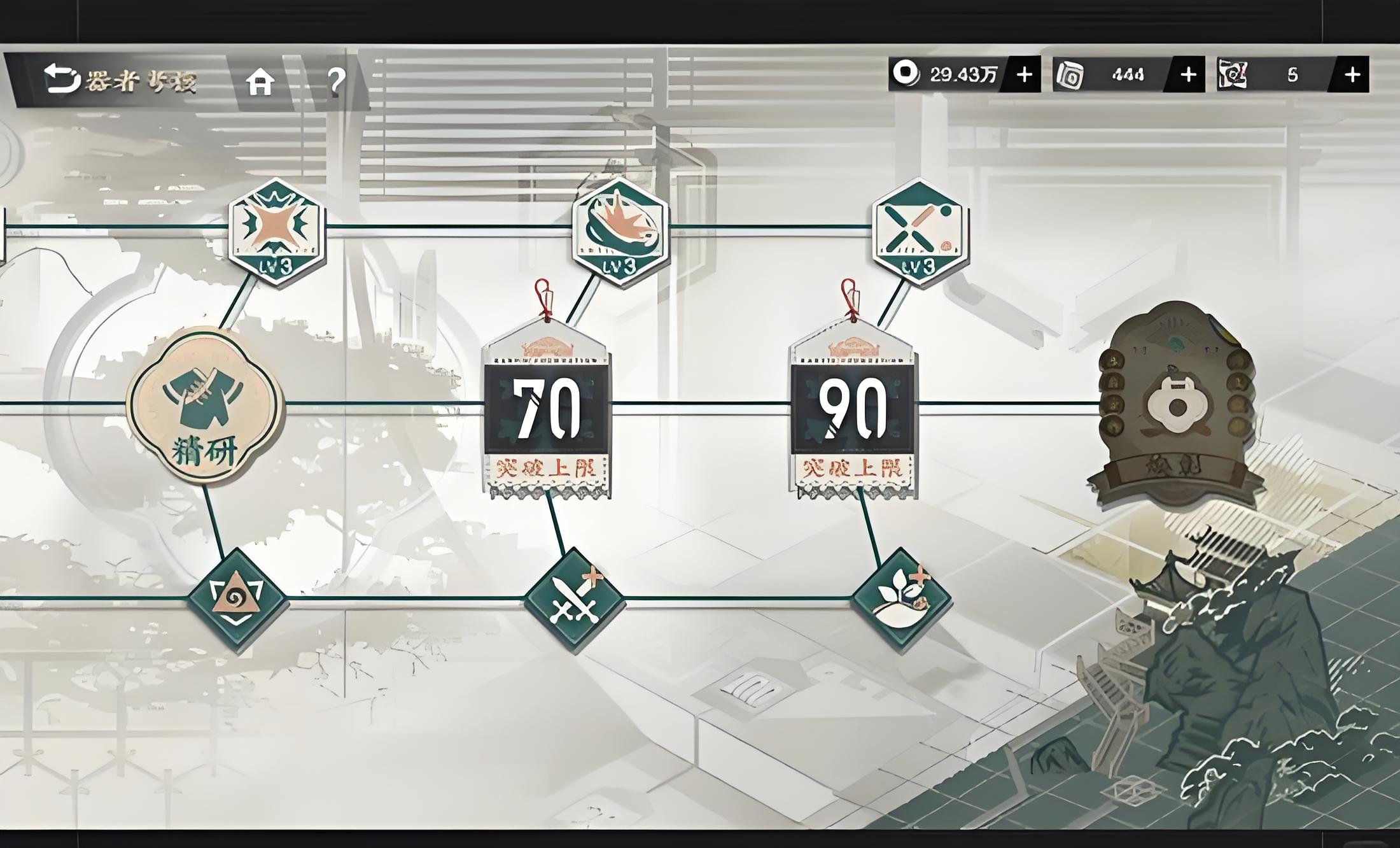The image size is (1400, 848).
Task: Add more of the 444 currency
Action: pyautogui.click(x=1187, y=75)
